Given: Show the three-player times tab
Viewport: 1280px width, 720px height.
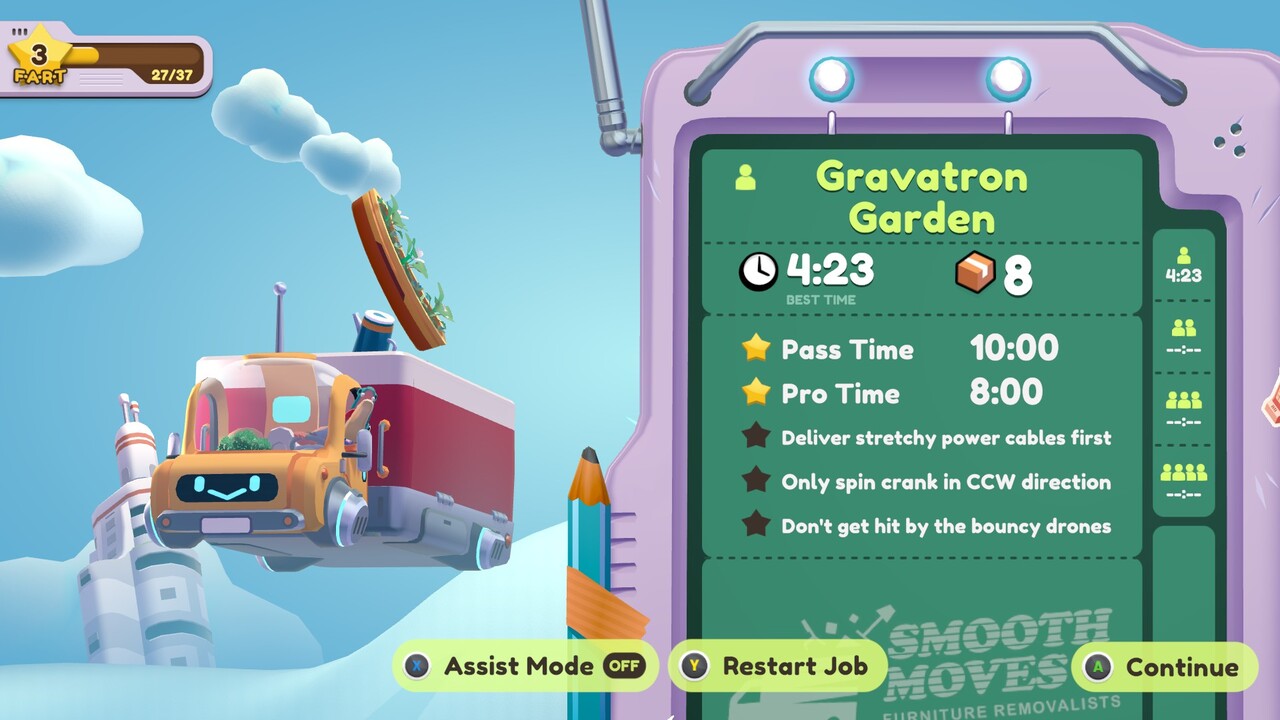Looking at the screenshot, I should 1183,410.
